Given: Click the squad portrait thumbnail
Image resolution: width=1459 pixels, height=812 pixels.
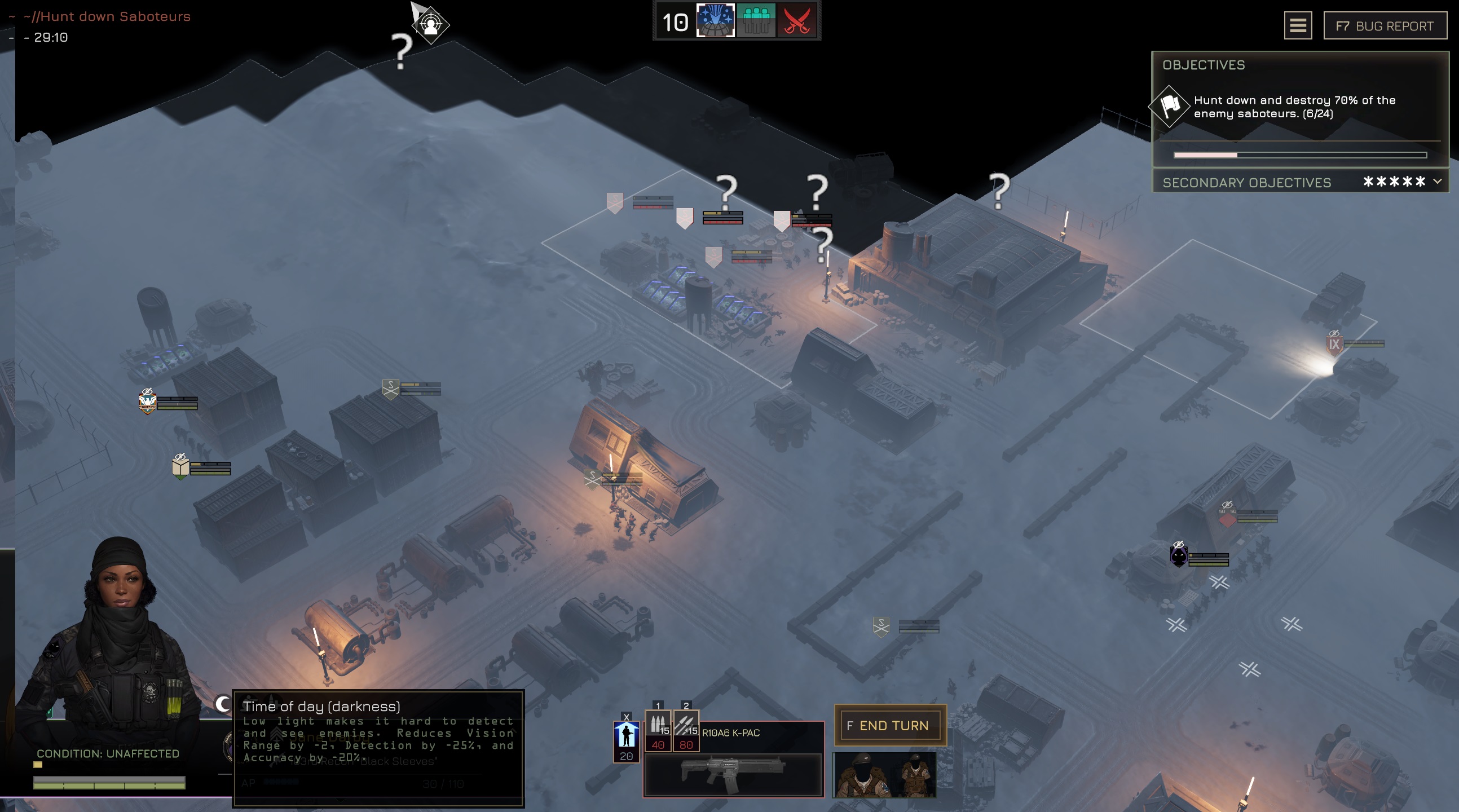Looking at the screenshot, I should [x=884, y=775].
